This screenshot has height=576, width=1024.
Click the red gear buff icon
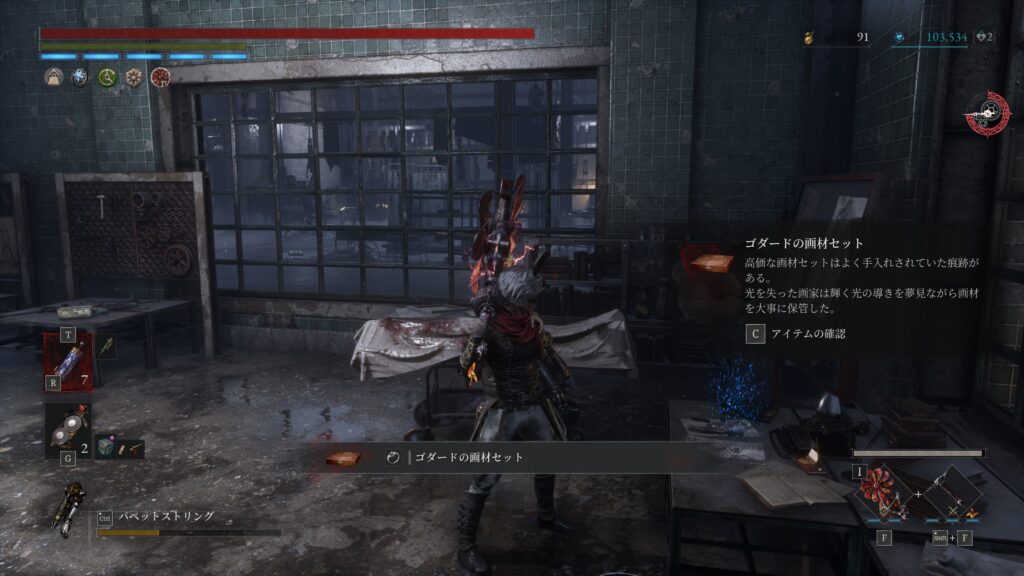[x=160, y=77]
